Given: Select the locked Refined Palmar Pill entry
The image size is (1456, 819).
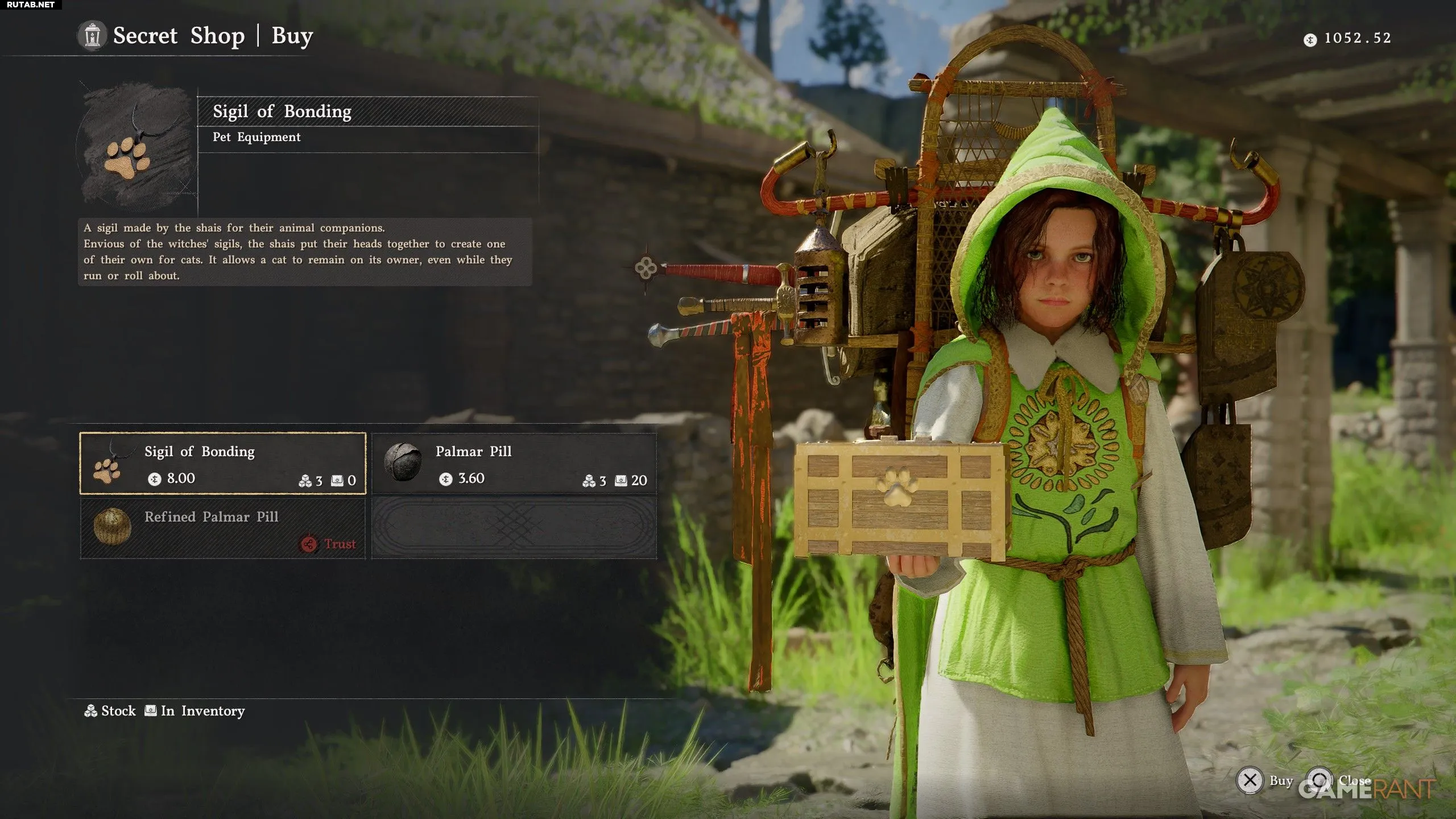Looking at the screenshot, I should [x=222, y=528].
